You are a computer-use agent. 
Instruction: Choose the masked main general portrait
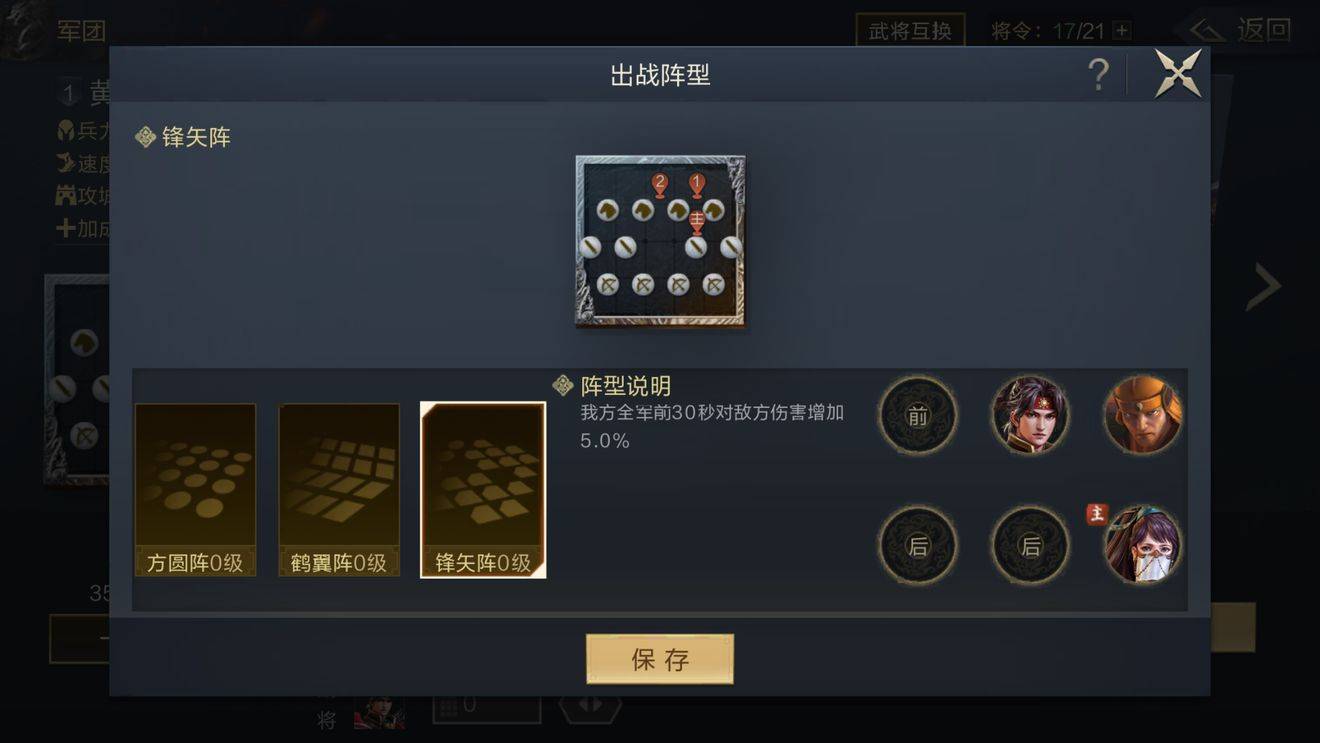pos(1142,545)
